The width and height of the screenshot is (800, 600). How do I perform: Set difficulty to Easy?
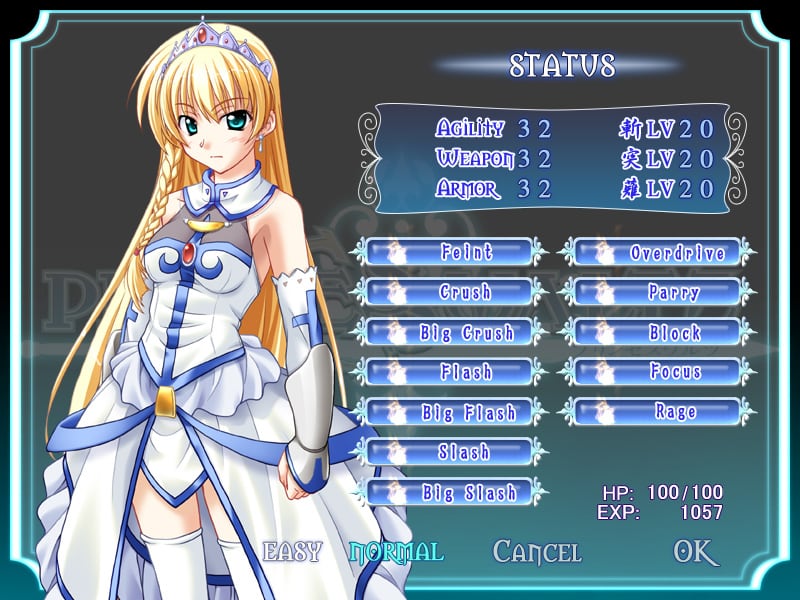[x=292, y=551]
